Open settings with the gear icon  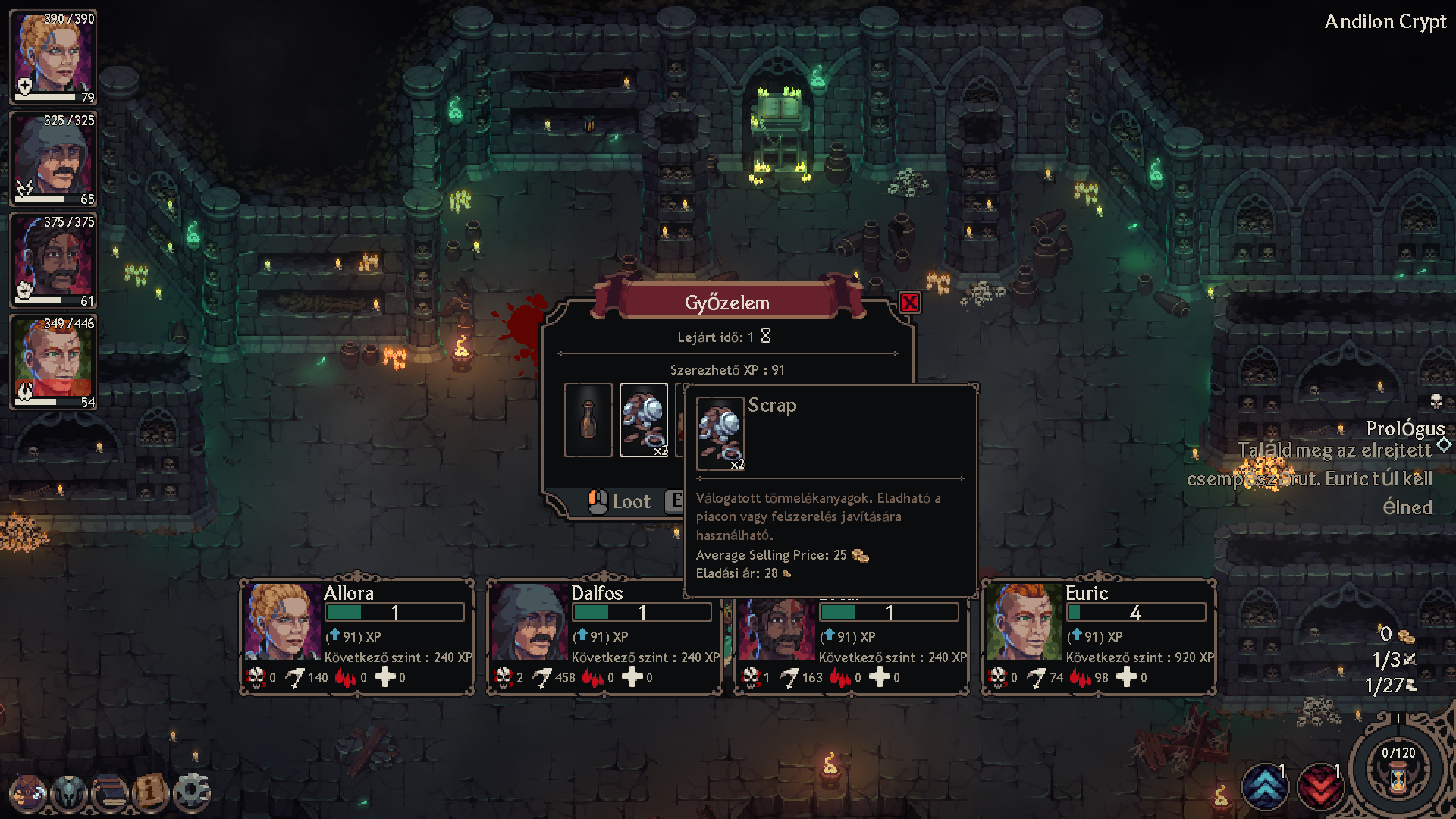click(x=191, y=793)
